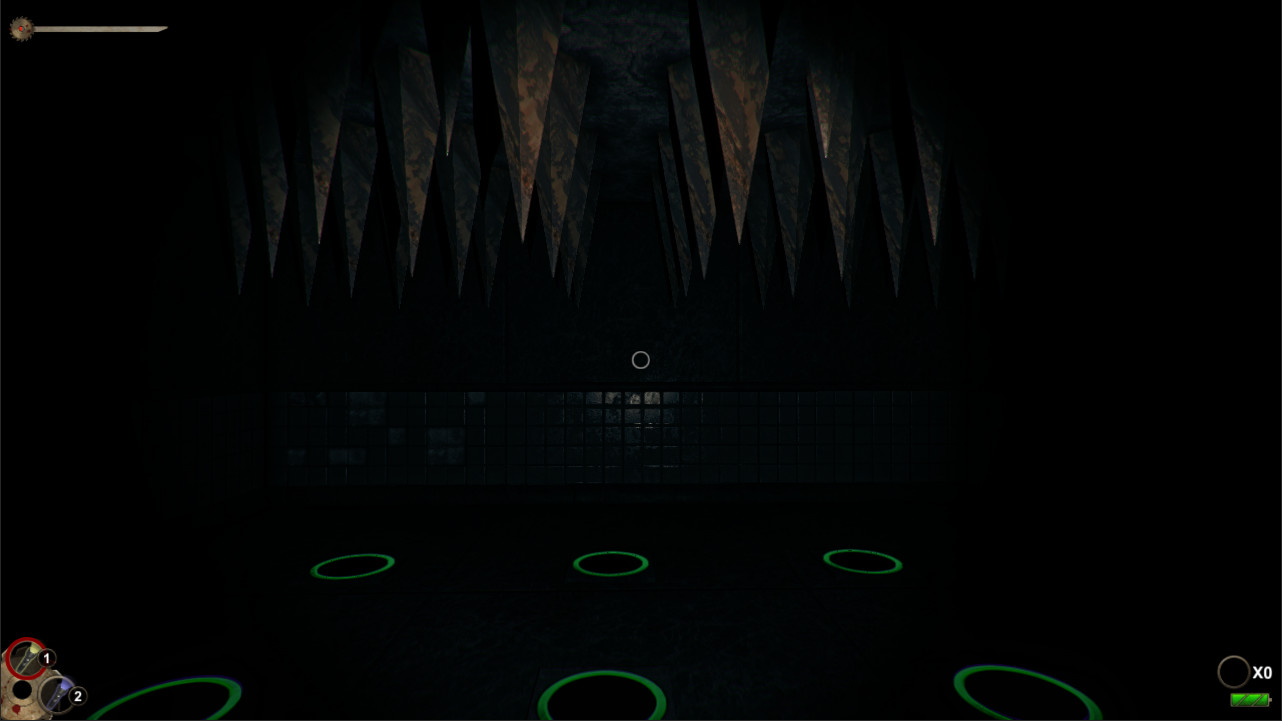1282x721 pixels.
Task: Click the rightmost mid-distance green ring
Action: coord(861,561)
